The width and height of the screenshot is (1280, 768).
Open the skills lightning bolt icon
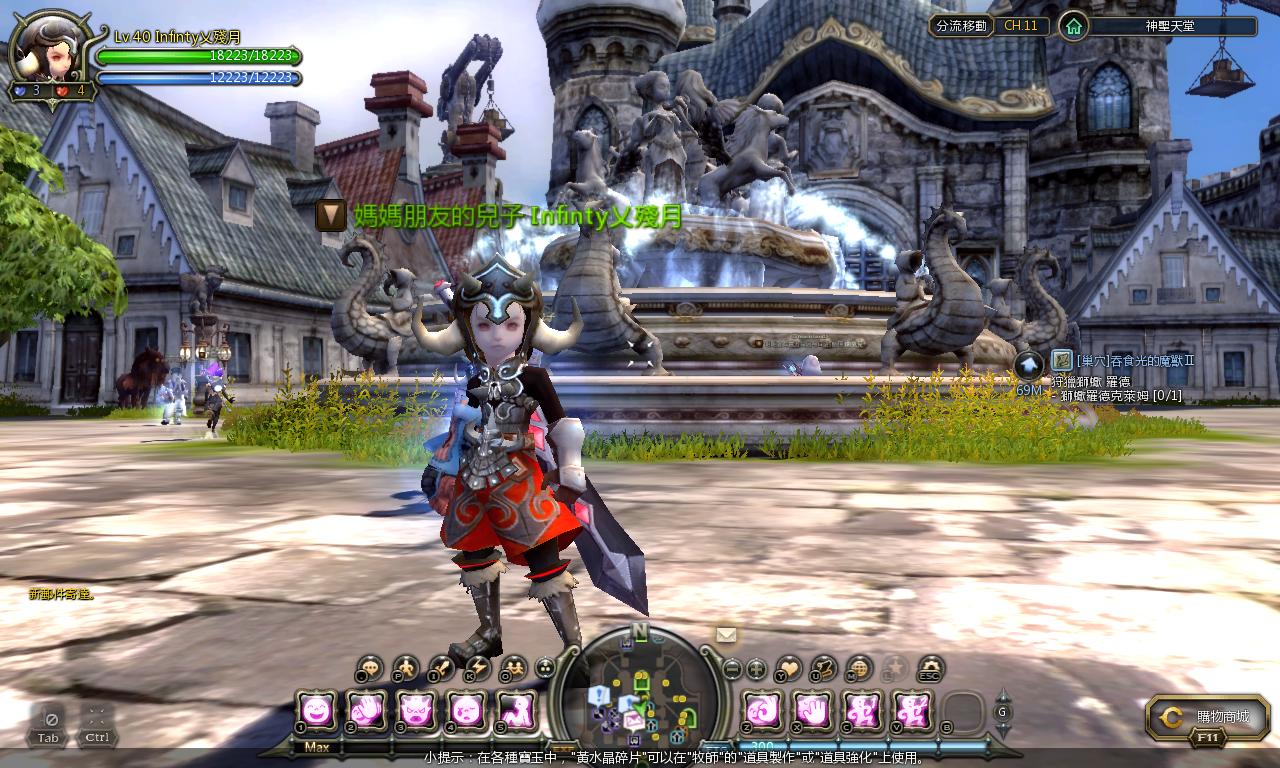pos(478,667)
